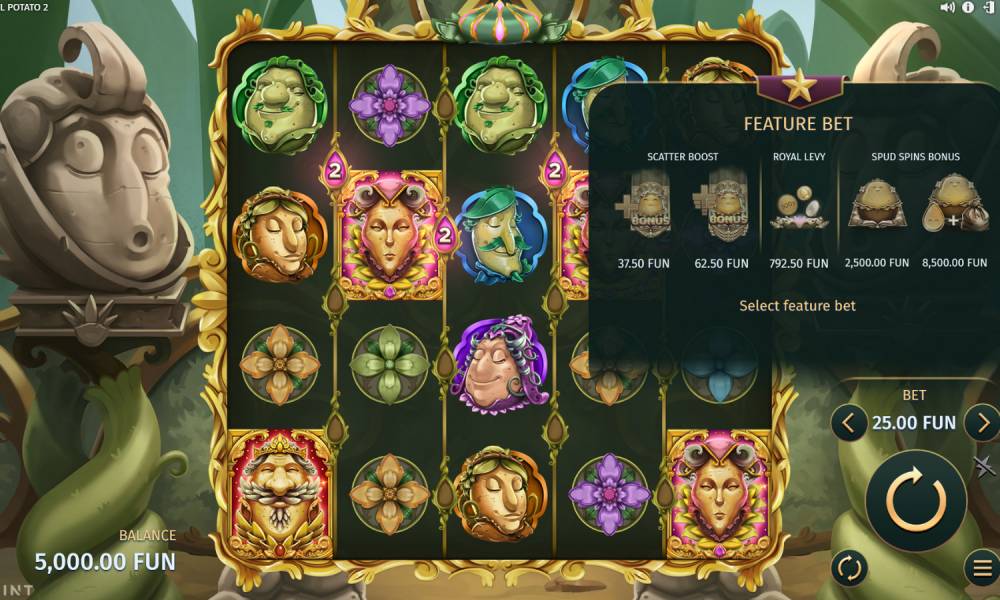Open the game info icon
This screenshot has height=600, width=1000.
click(968, 8)
